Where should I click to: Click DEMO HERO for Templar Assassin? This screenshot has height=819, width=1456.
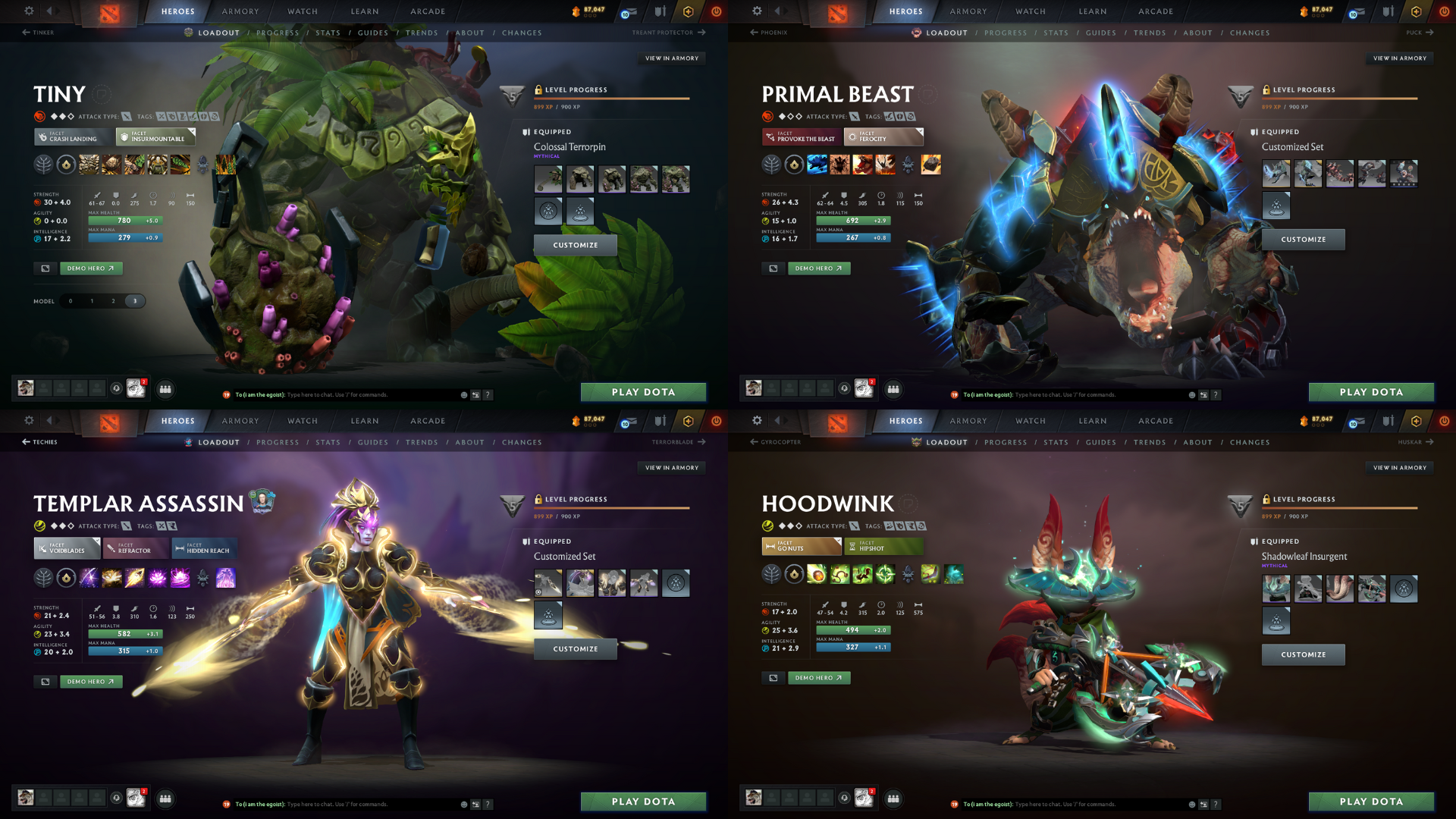coord(91,681)
